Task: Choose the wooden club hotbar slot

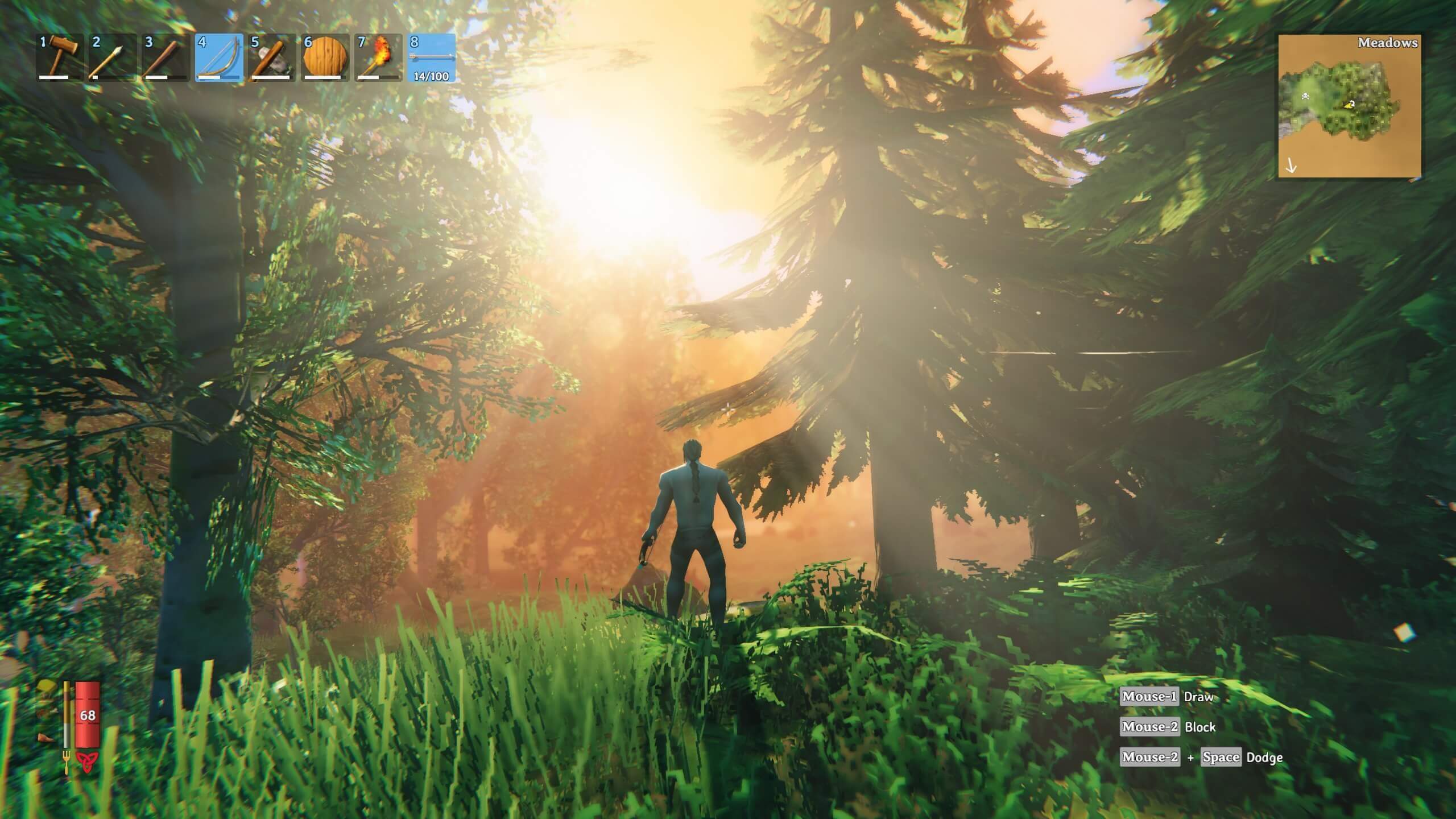Action: click(165, 57)
